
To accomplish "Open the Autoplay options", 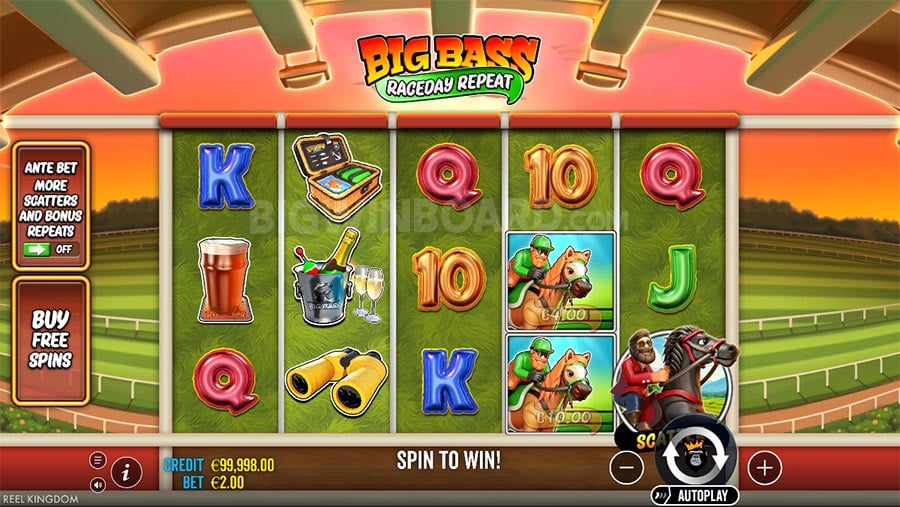I will 696,495.
